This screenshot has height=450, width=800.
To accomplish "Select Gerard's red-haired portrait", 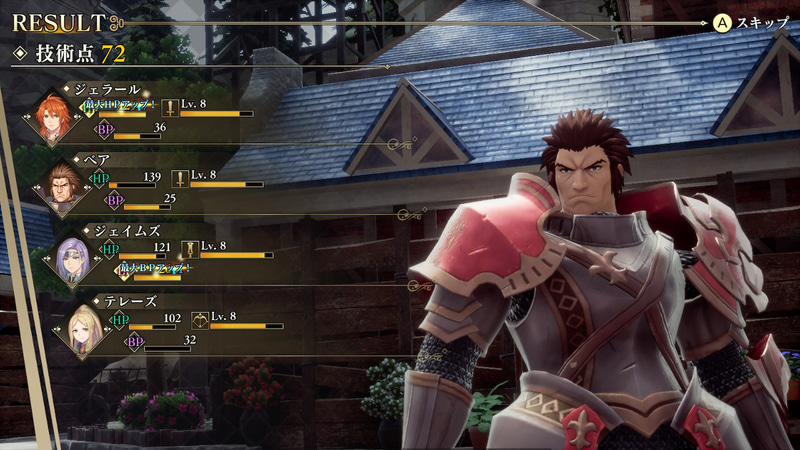I will click(x=53, y=115).
